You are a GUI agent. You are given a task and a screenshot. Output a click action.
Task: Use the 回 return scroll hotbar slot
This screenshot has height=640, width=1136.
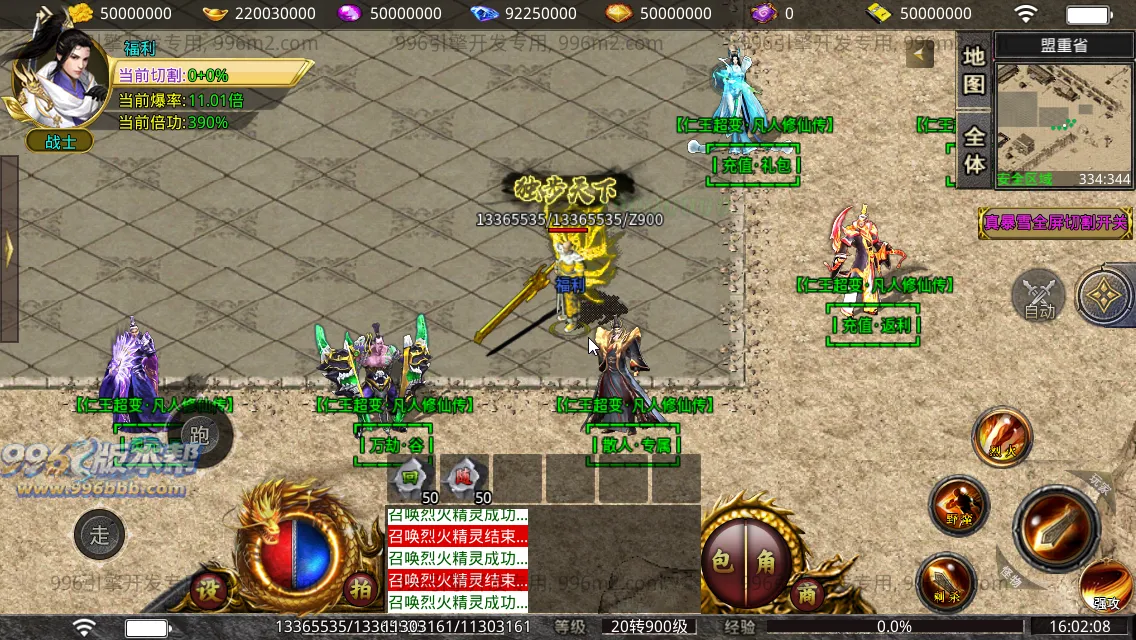pyautogui.click(x=410, y=479)
